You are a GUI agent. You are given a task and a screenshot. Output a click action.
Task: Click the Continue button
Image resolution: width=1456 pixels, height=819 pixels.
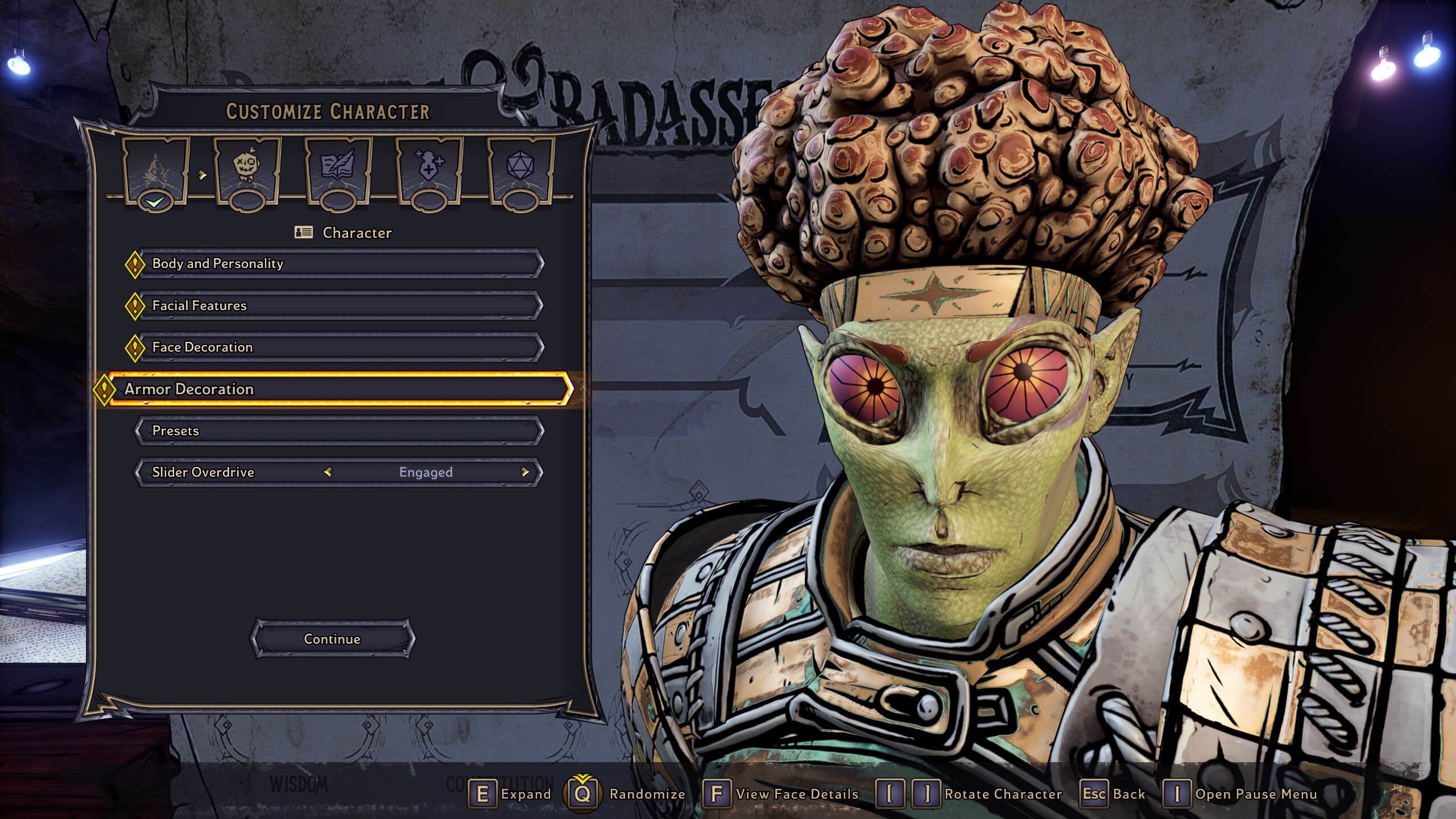click(x=333, y=639)
